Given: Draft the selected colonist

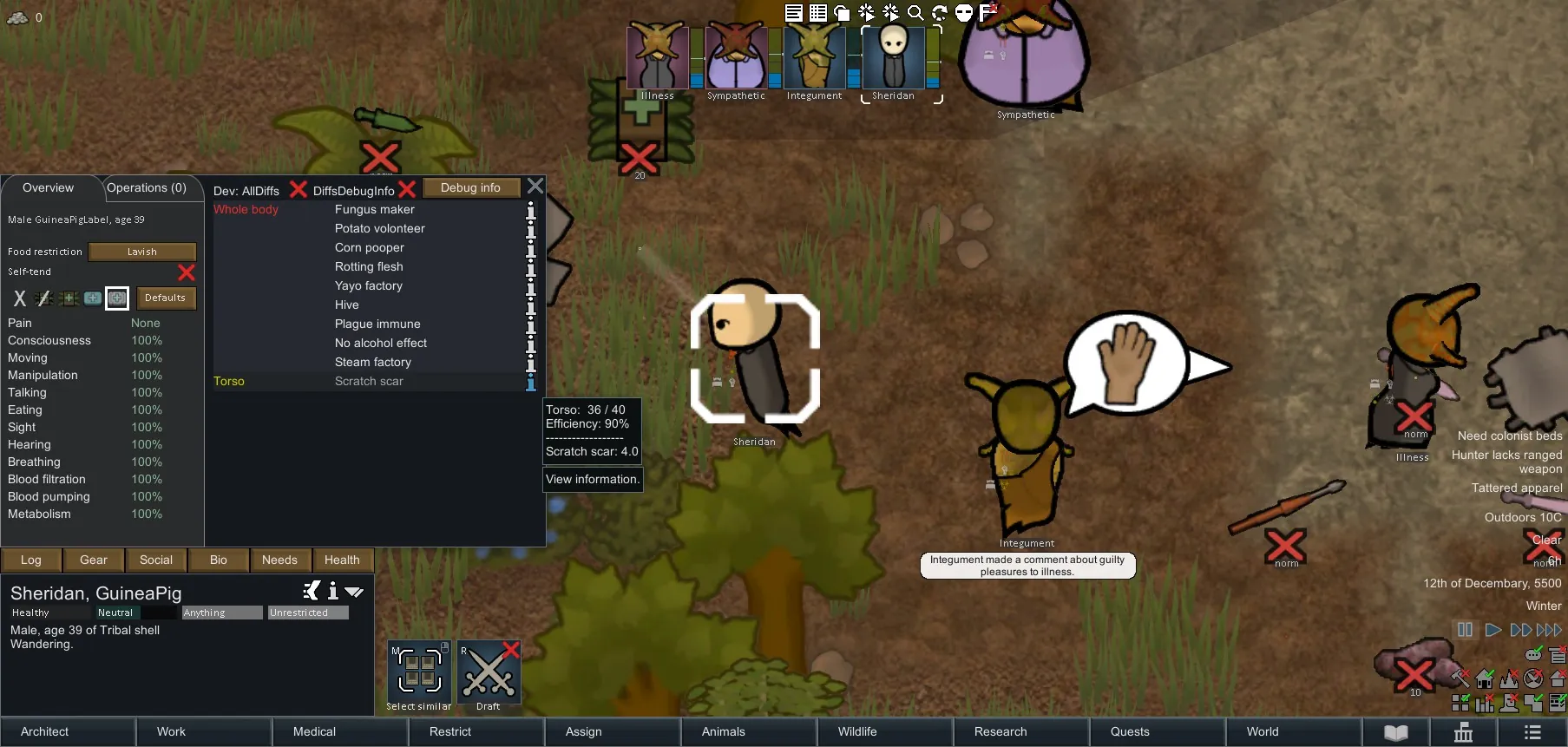Looking at the screenshot, I should 489,672.
